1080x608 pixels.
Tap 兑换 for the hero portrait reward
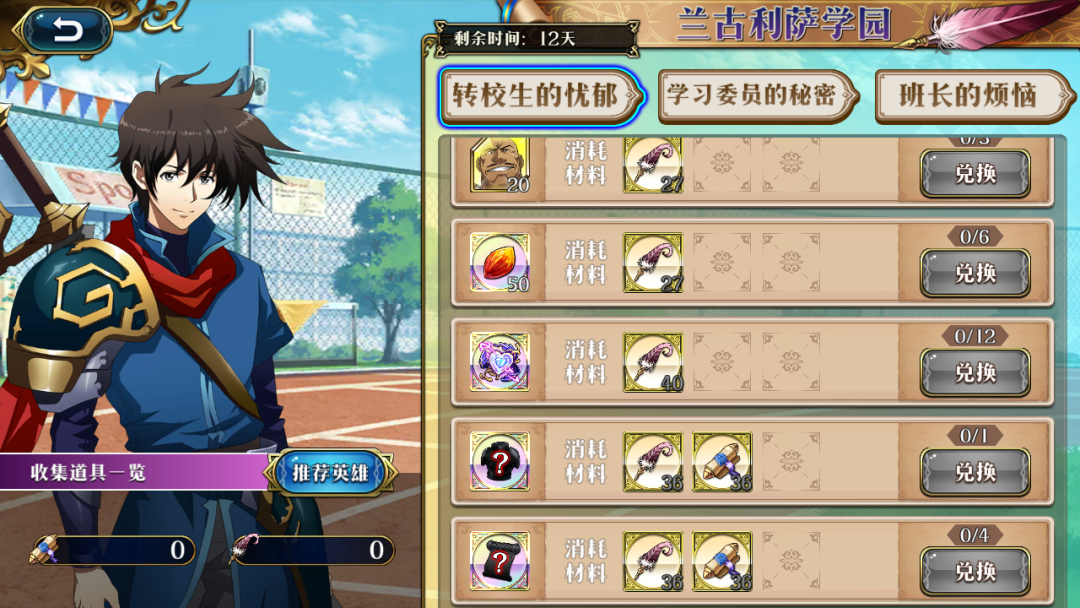975,174
